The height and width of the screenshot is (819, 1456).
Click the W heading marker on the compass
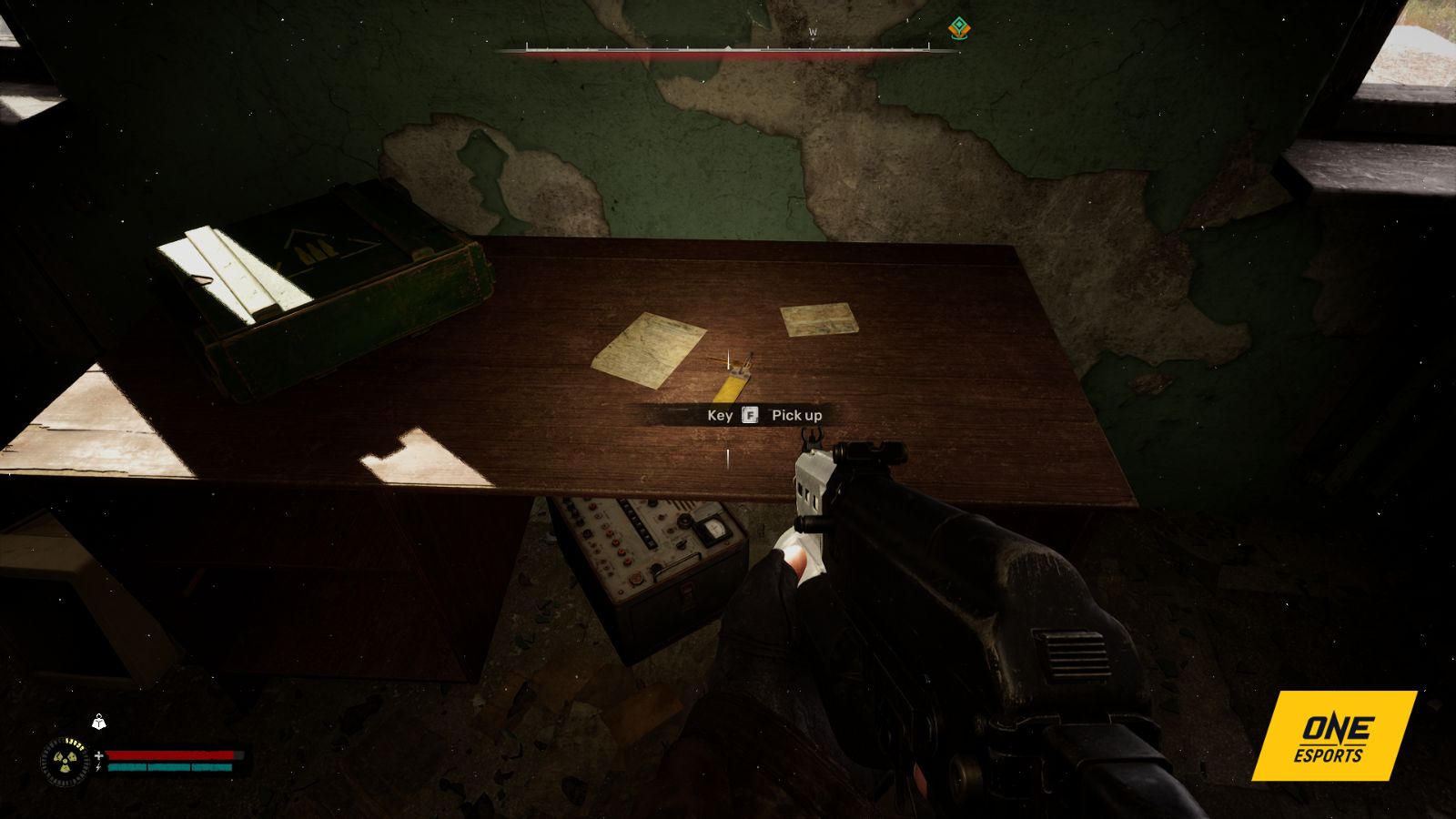click(813, 32)
